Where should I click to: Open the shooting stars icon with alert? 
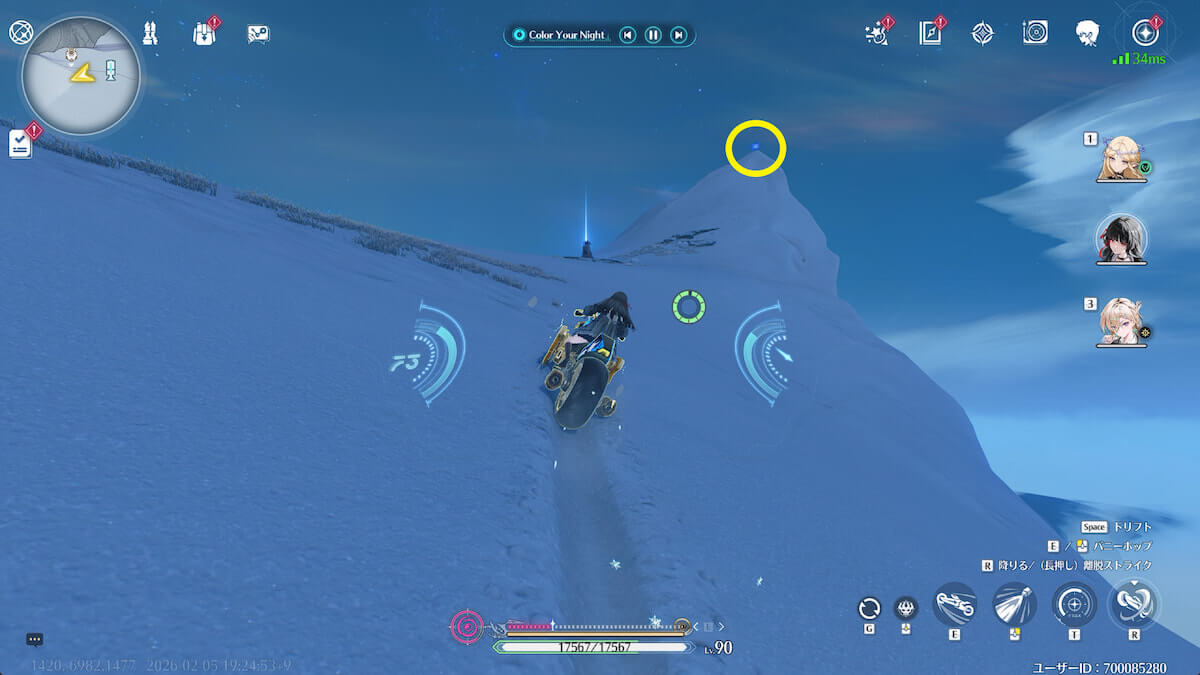tap(877, 33)
